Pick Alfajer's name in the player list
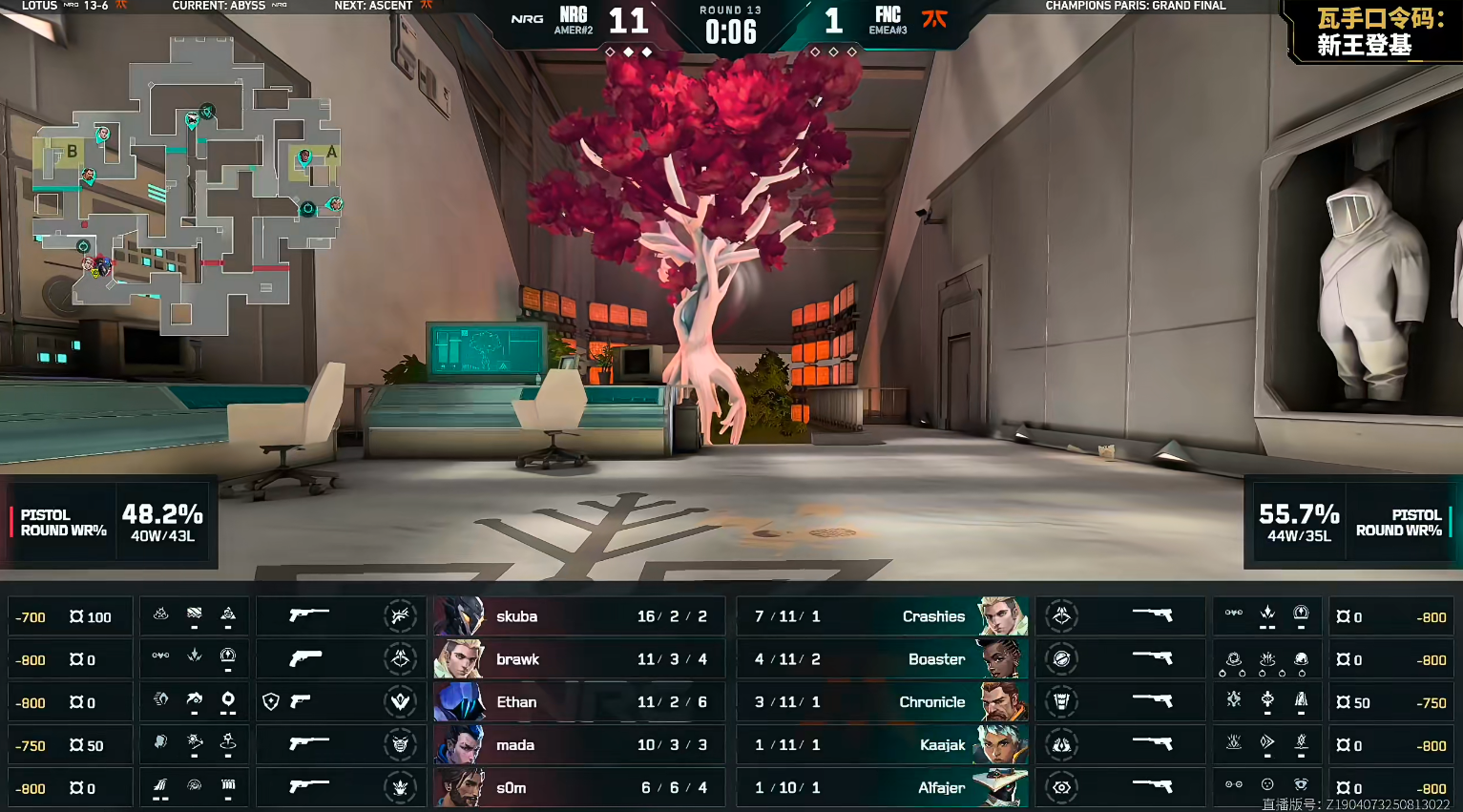 pyautogui.click(x=941, y=788)
